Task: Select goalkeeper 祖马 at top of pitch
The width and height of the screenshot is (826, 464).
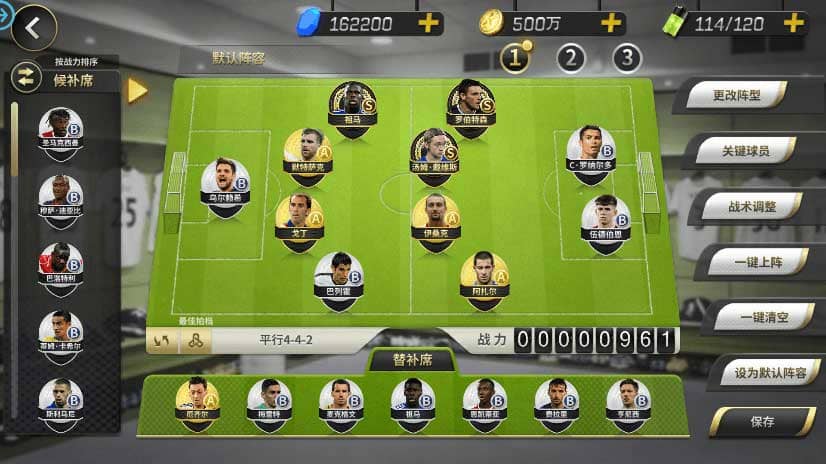Action: pyautogui.click(x=351, y=105)
